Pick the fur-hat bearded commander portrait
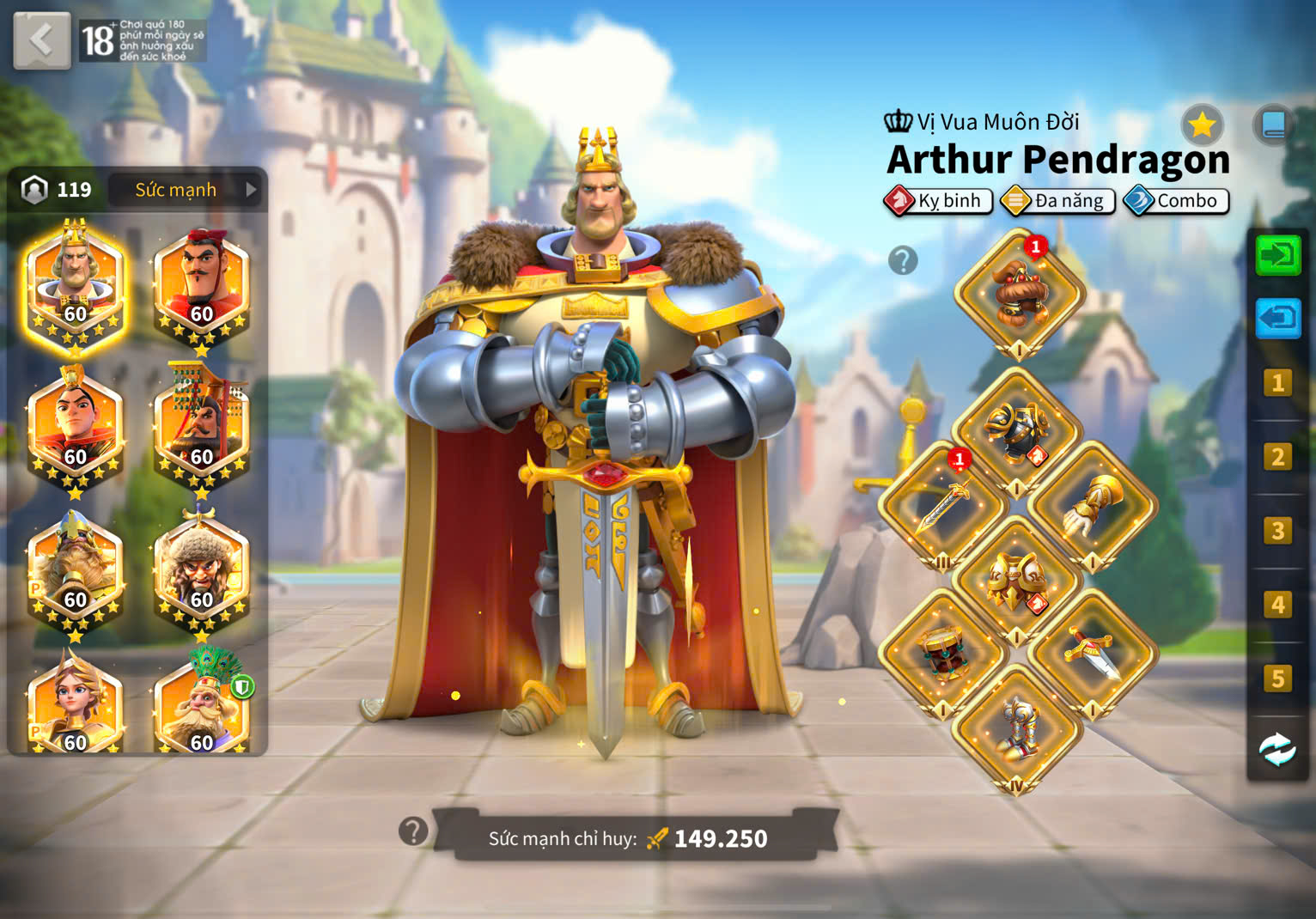Screen dimensions: 1316x919 [201, 571]
